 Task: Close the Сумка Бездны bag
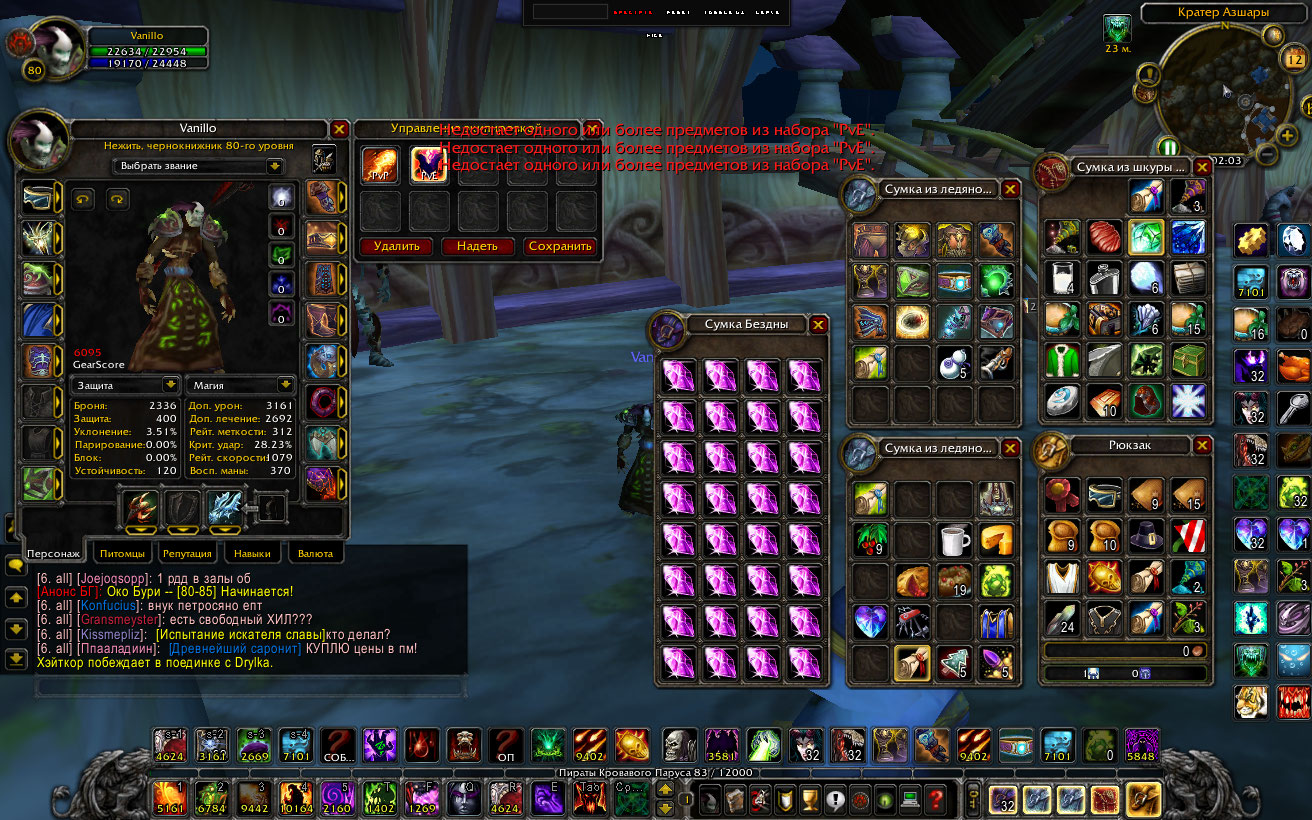click(x=818, y=324)
